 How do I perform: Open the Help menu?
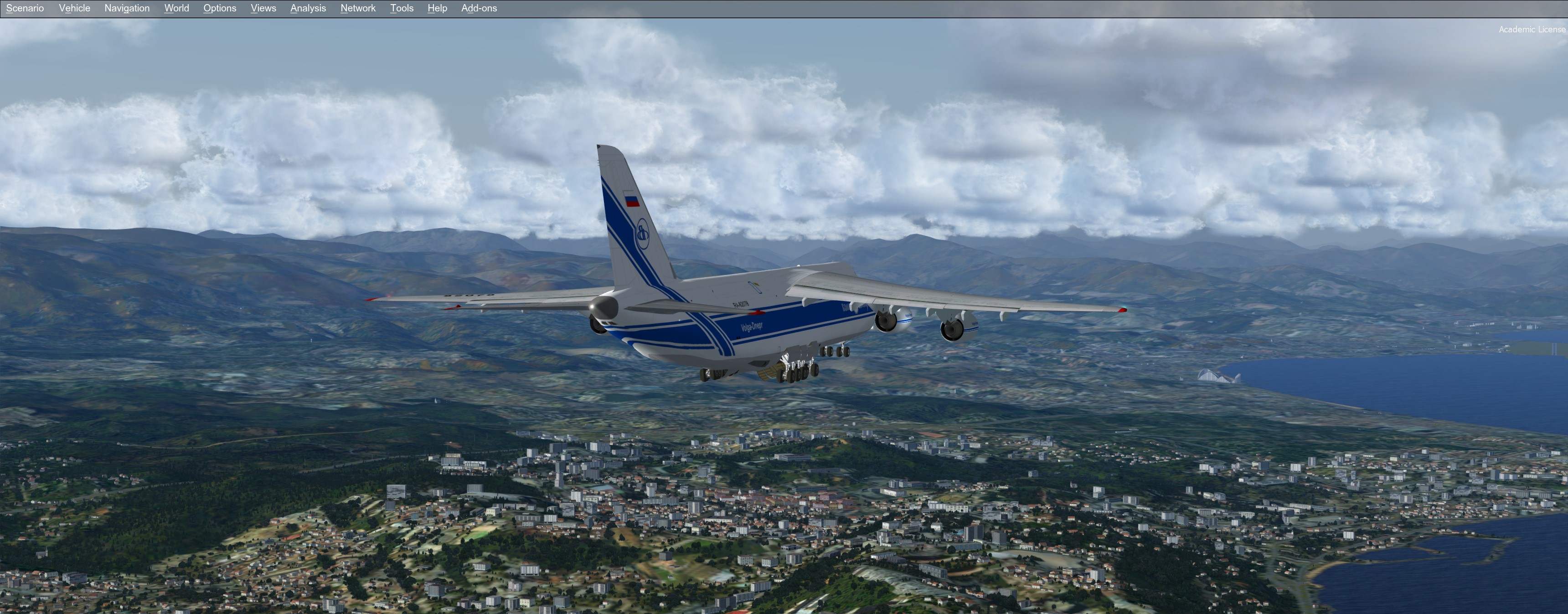coord(437,9)
